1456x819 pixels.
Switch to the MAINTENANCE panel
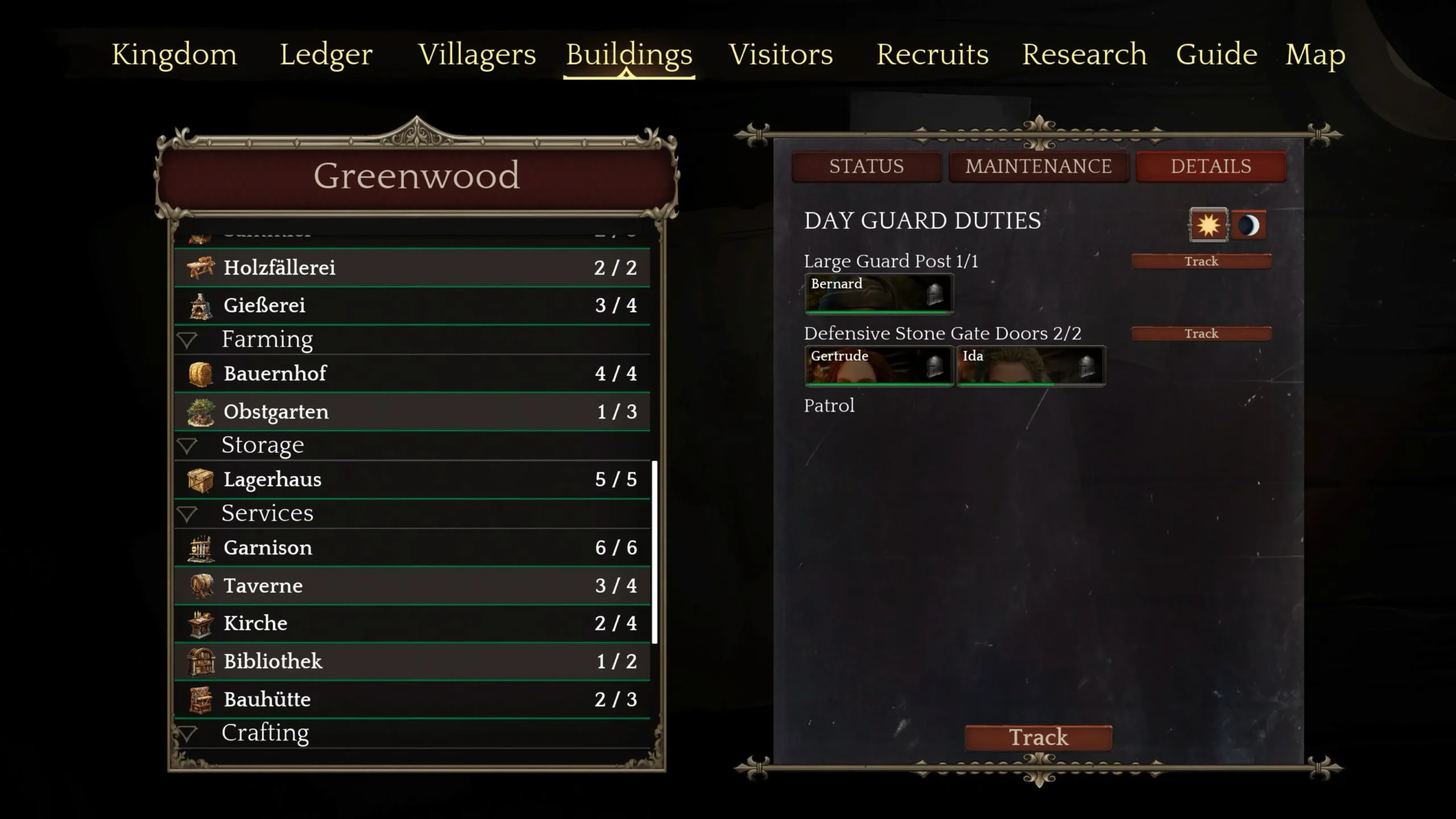pos(1038,166)
